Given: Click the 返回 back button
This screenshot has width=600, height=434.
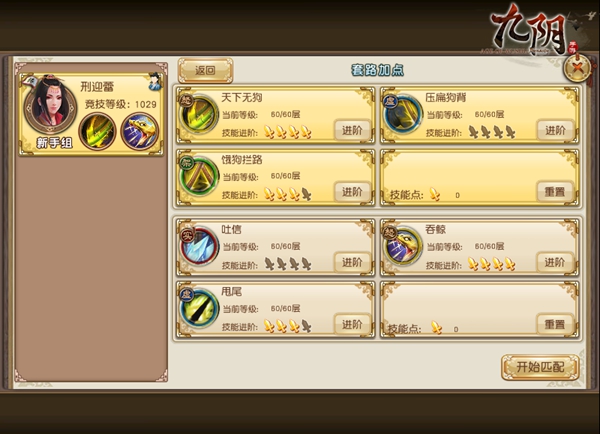Looking at the screenshot, I should tap(205, 70).
